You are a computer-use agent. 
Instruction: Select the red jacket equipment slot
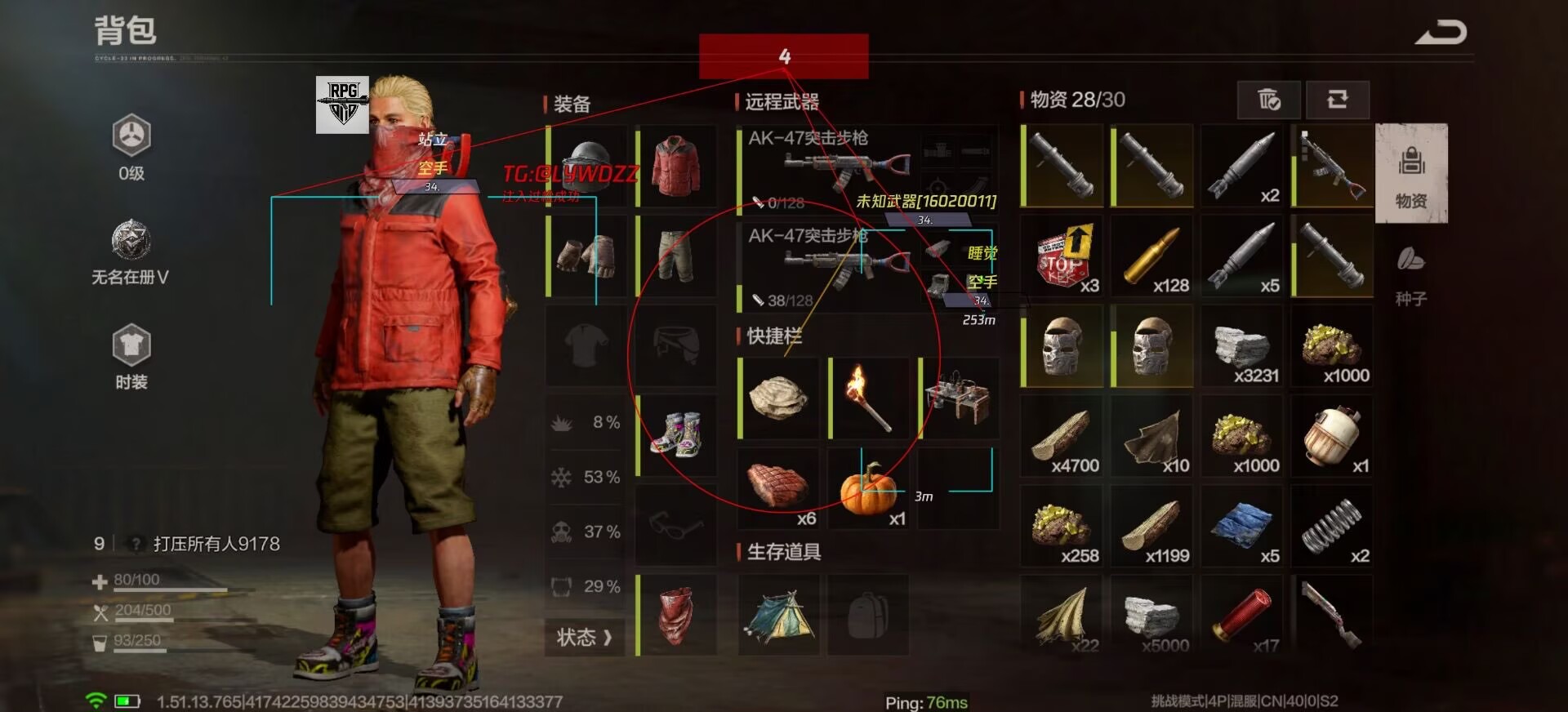676,166
